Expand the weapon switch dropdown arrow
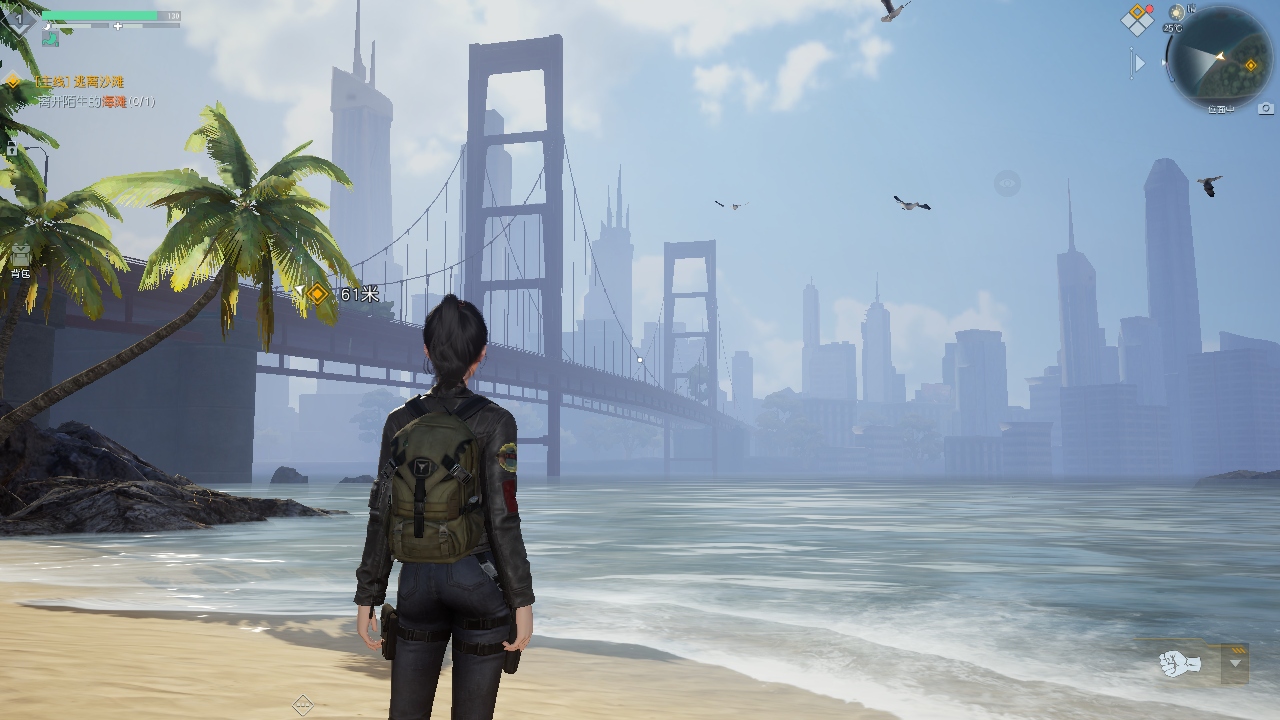 (1236, 663)
